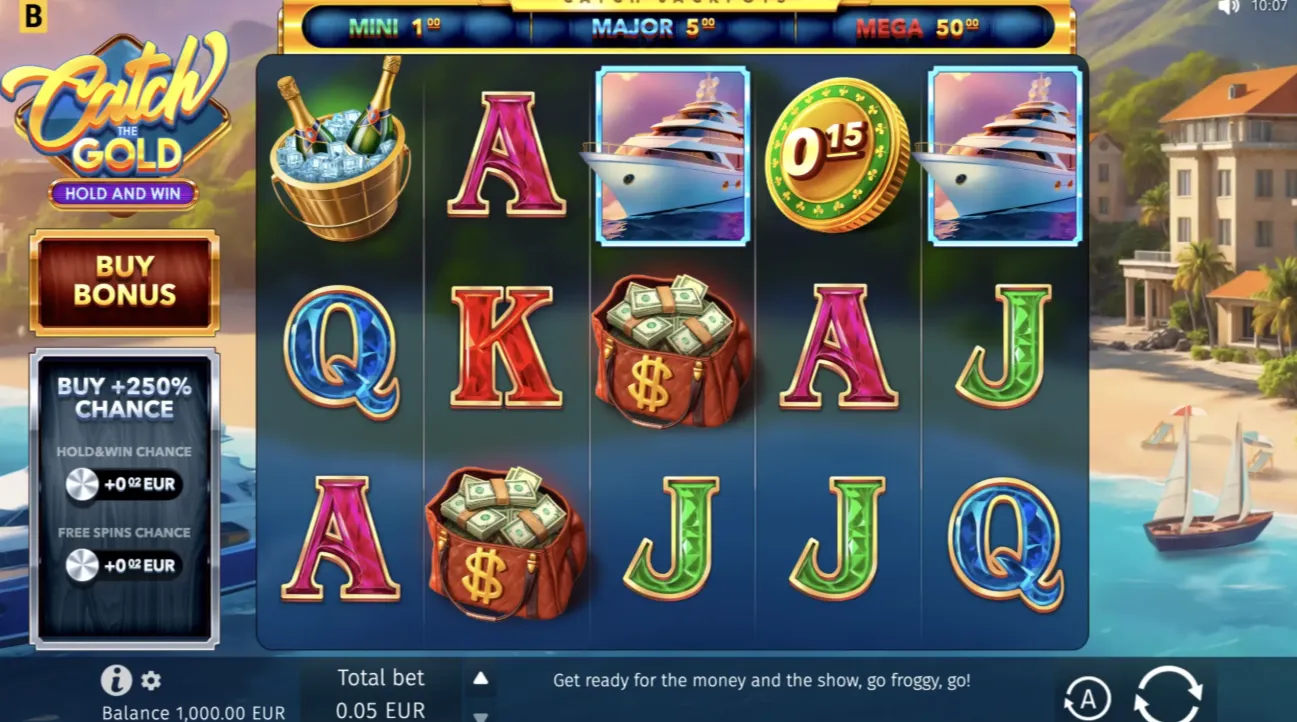
Task: Open the game info page
Action: tap(116, 680)
